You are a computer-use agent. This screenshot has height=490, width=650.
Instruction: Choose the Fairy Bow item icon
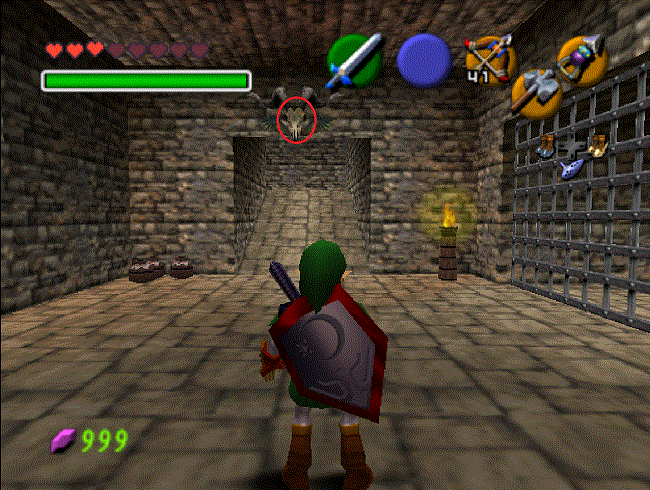(489, 58)
